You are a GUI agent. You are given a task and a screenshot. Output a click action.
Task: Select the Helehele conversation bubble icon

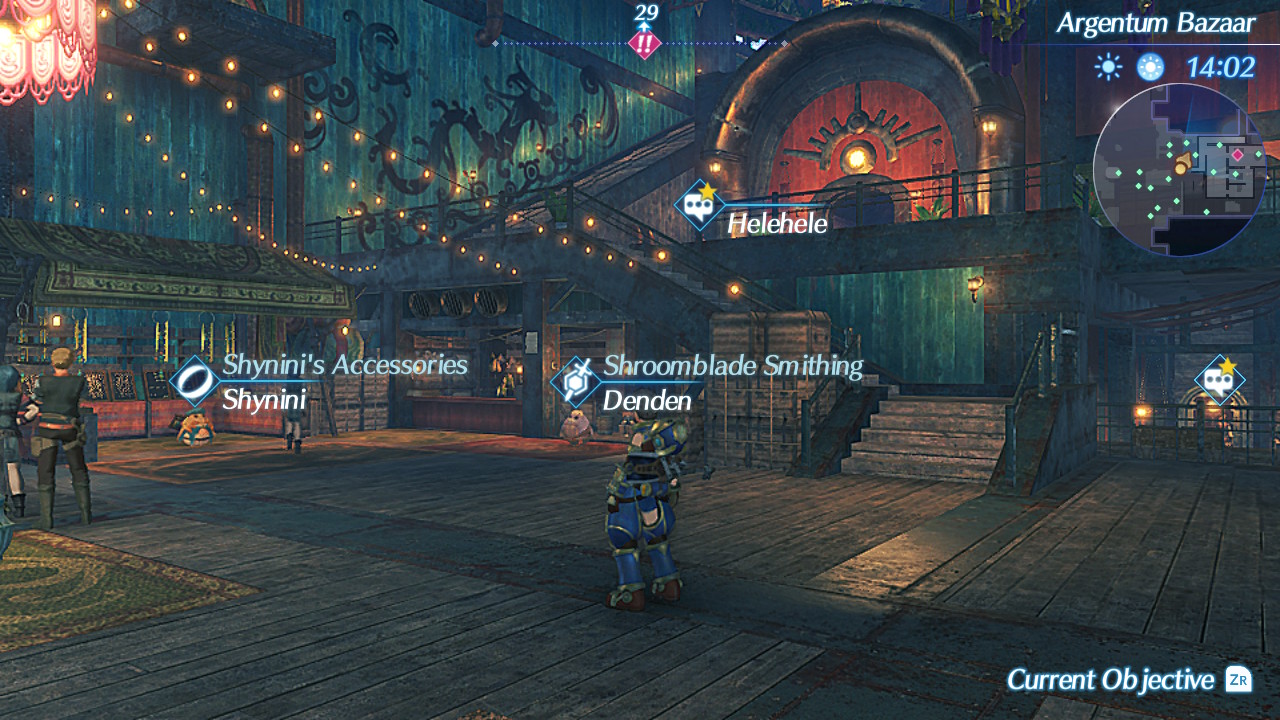pos(697,204)
